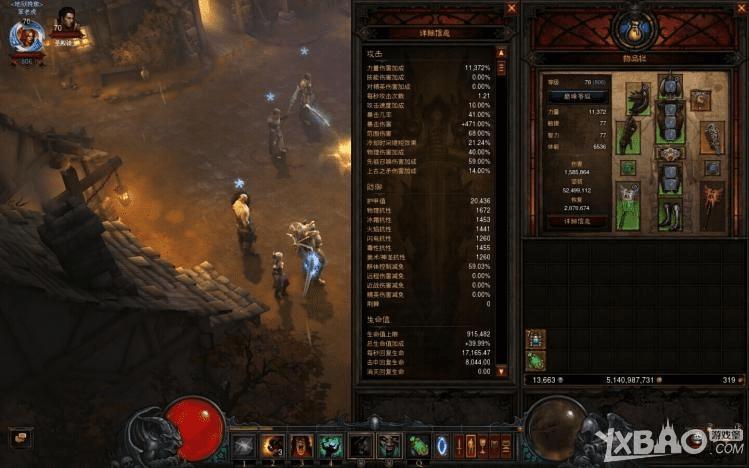
Task: Close the inventory window
Action: (x=739, y=9)
